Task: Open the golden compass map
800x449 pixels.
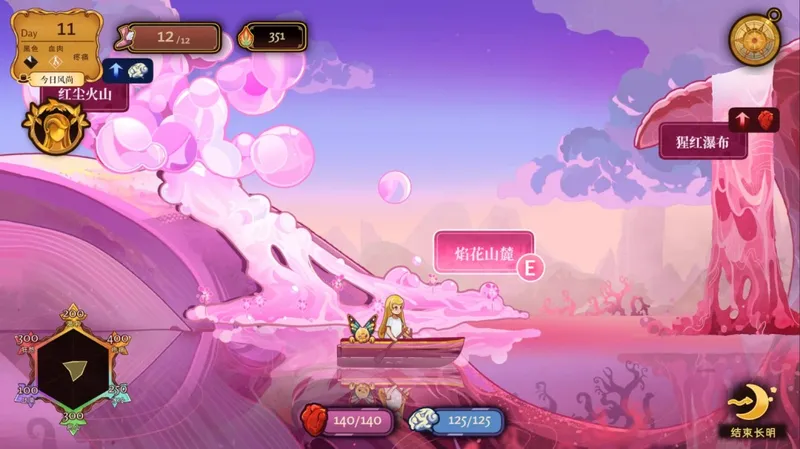Action: click(757, 39)
